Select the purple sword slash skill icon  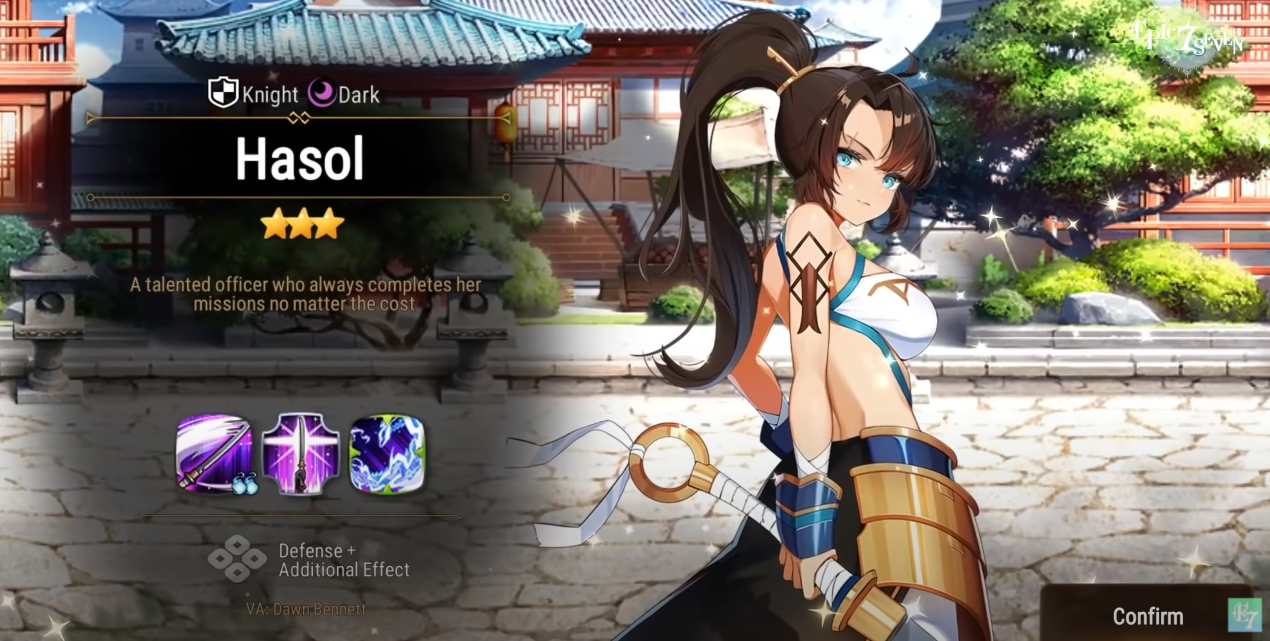tap(214, 454)
